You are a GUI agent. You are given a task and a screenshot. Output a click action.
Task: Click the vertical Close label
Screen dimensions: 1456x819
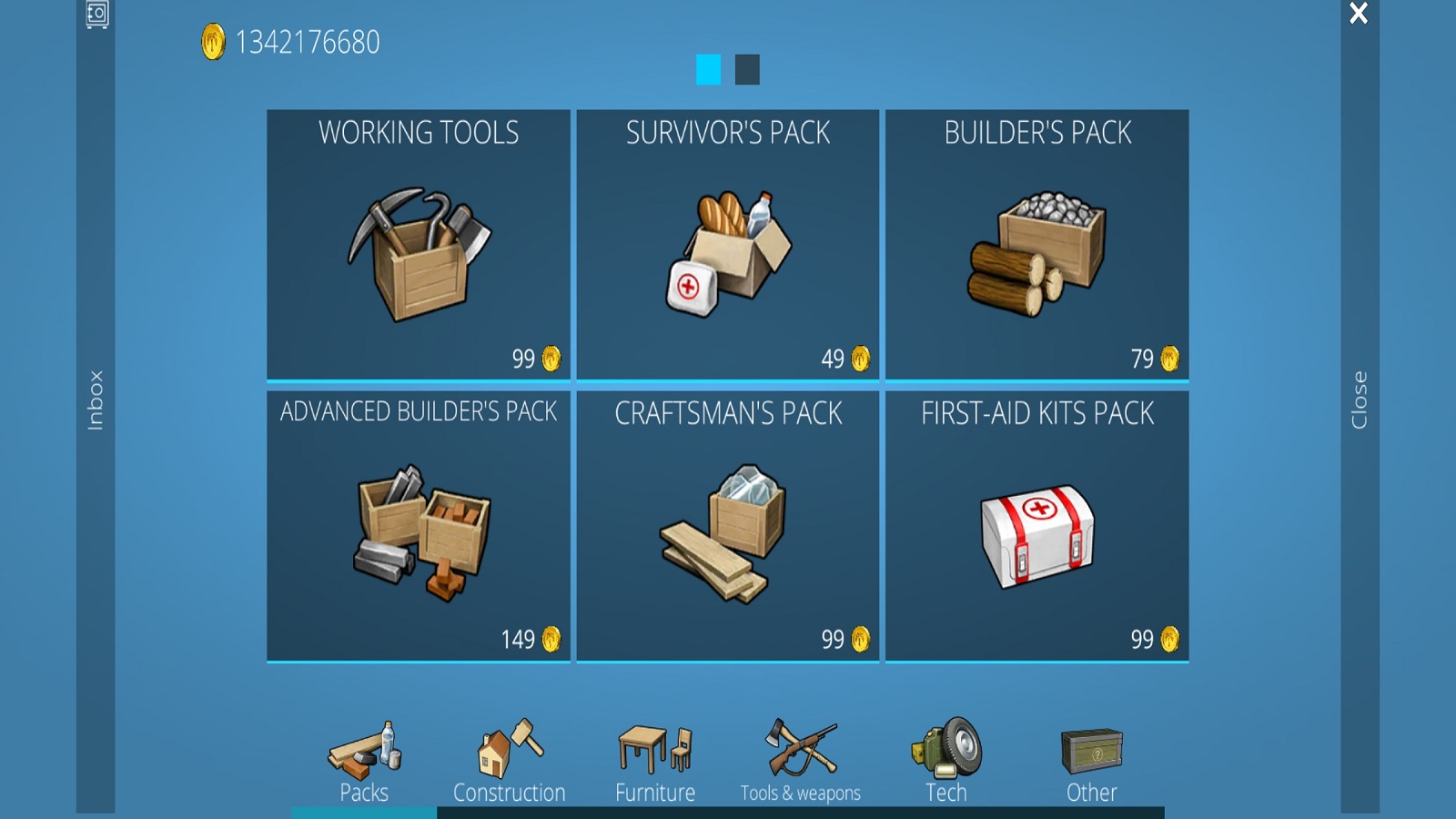coord(1360,400)
